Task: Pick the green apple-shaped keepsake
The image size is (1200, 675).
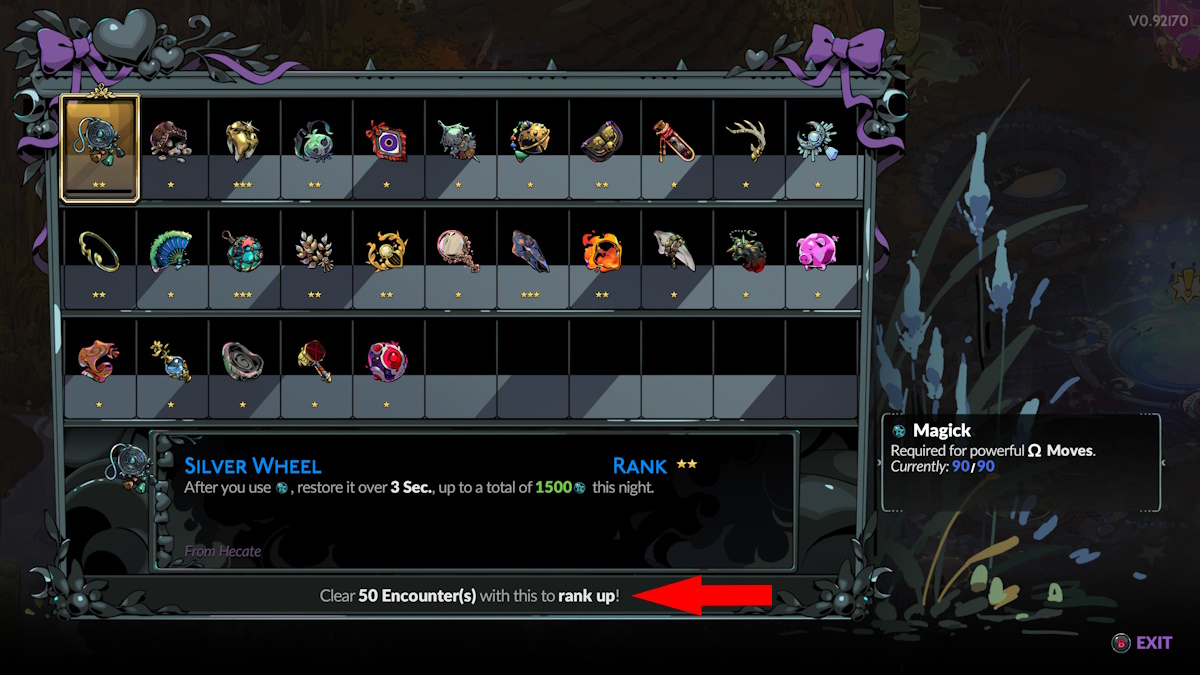Action: click(x=316, y=141)
